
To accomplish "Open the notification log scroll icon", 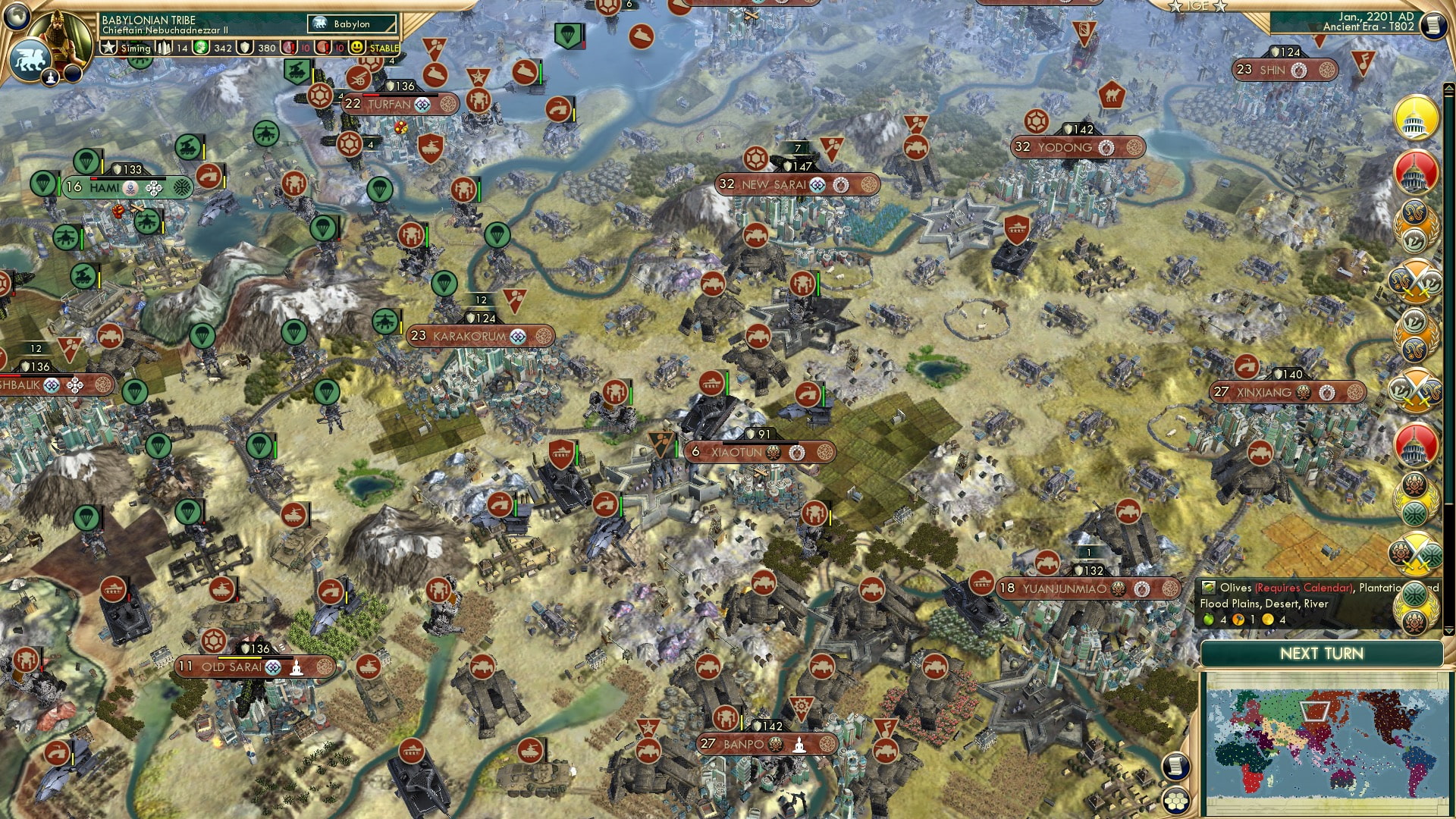I will click(1176, 767).
